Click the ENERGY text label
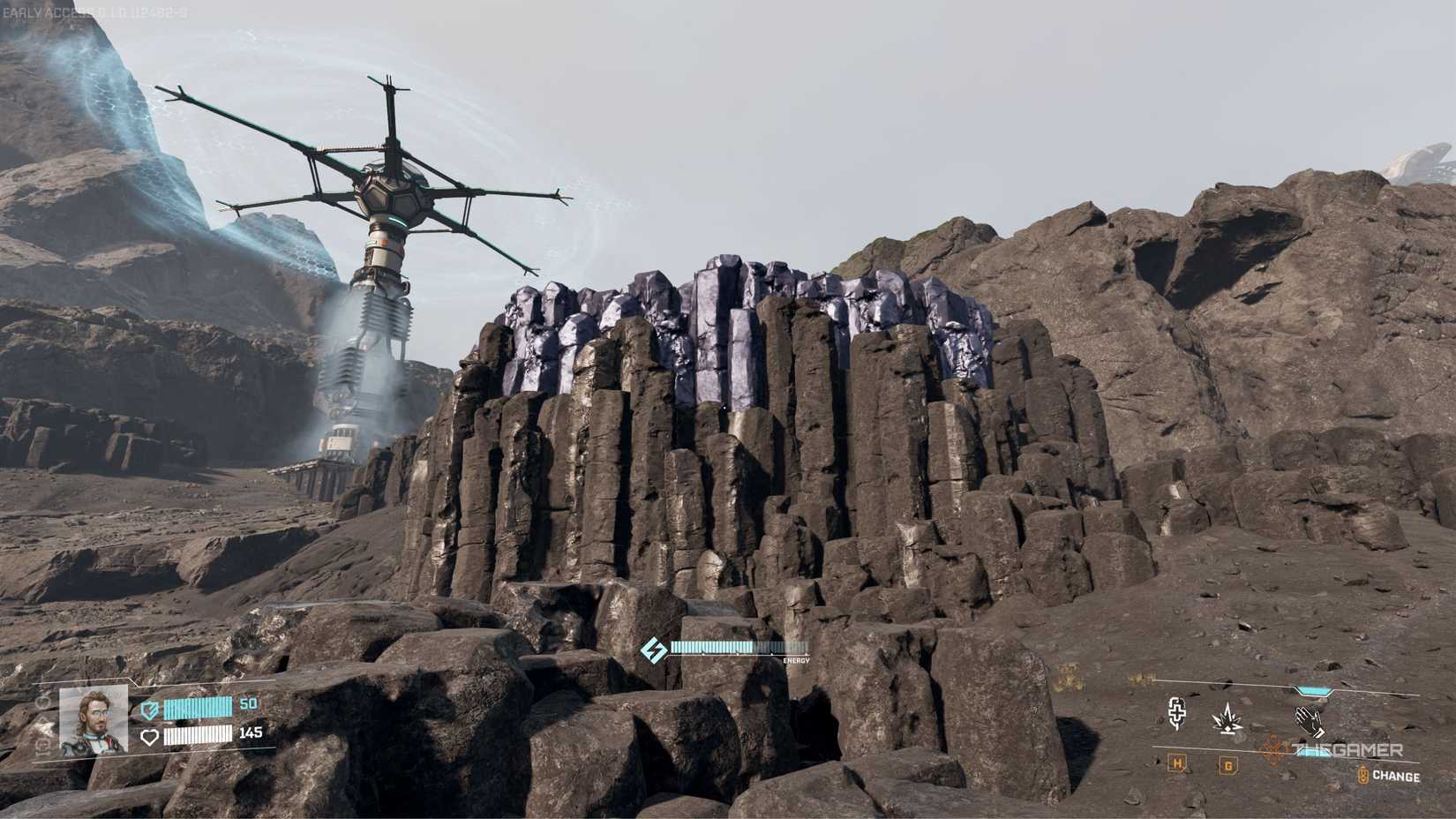 [x=794, y=659]
